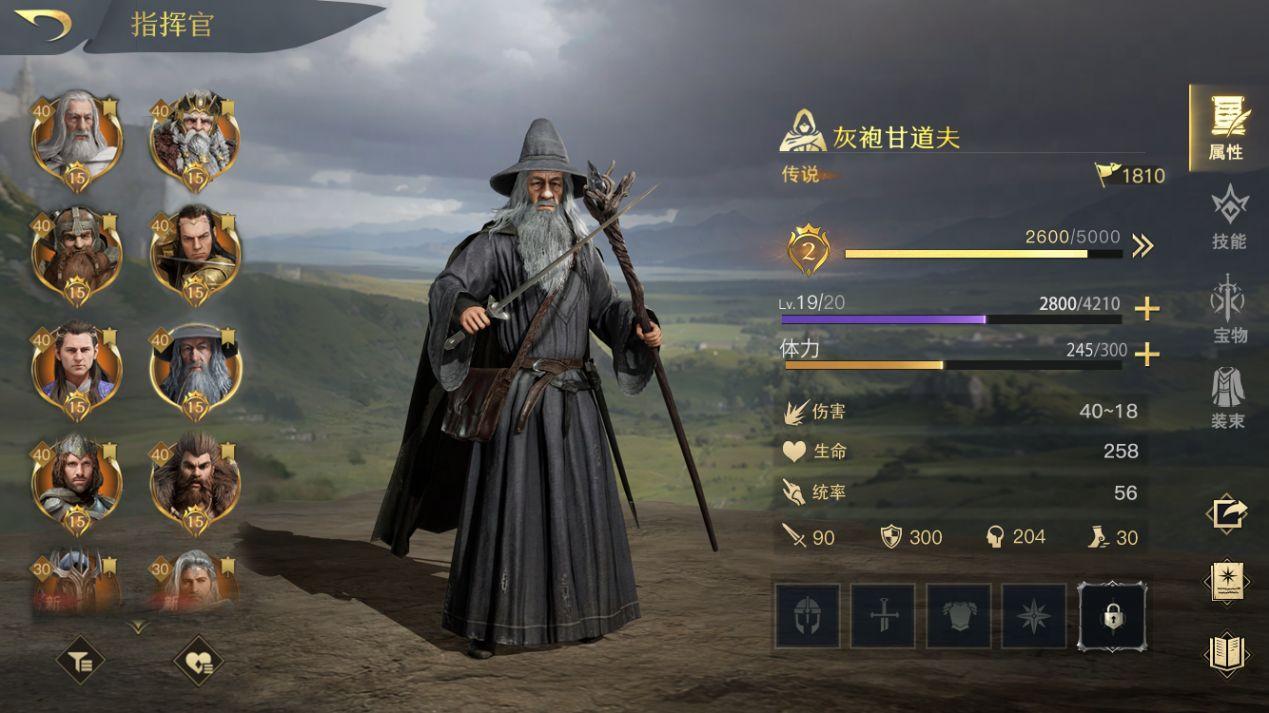Share this commander via the share icon
This screenshot has height=713, width=1269.
(x=1227, y=514)
